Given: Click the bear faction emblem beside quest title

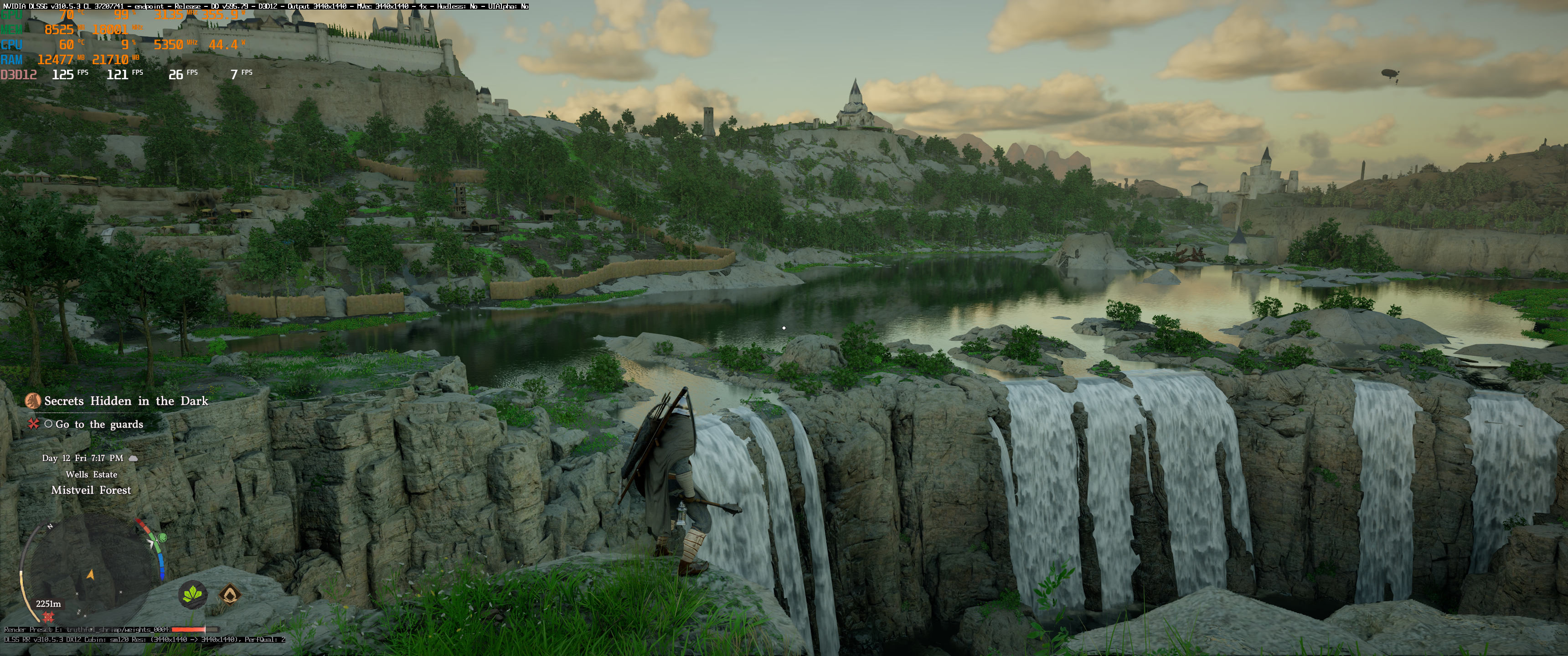Looking at the screenshot, I should [32, 401].
